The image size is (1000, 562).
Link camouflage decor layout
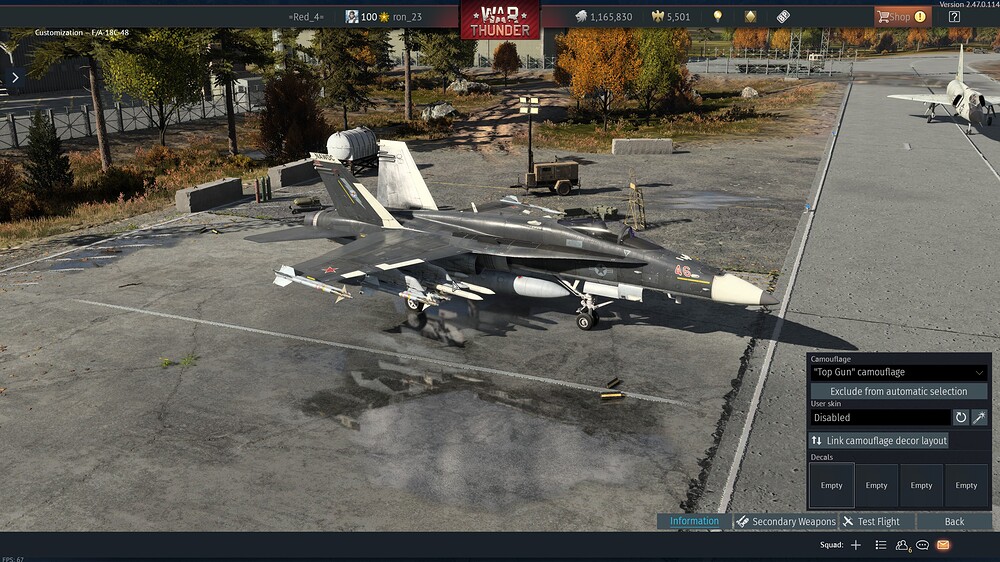click(879, 440)
